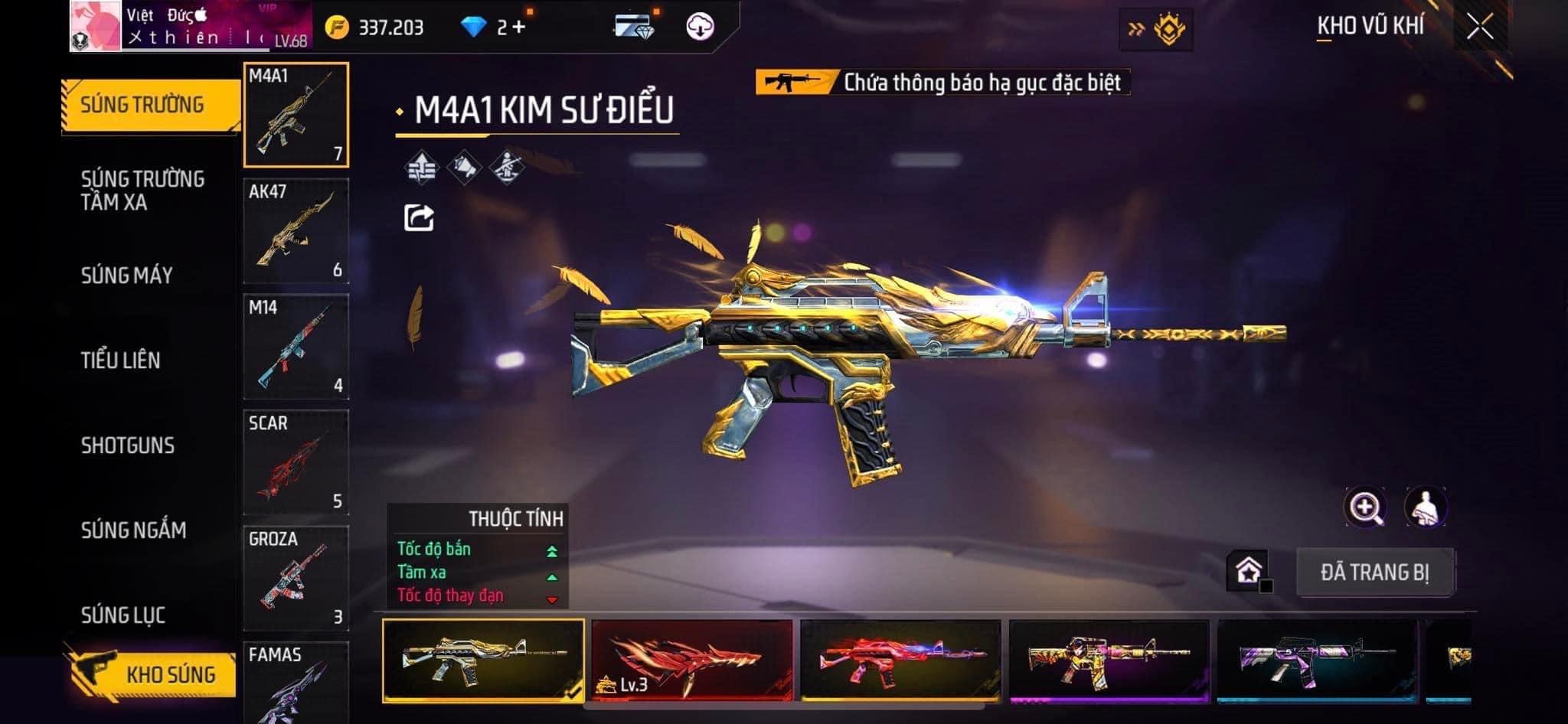Show the Shotguns category
This screenshot has width=1568, height=724.
(x=128, y=445)
